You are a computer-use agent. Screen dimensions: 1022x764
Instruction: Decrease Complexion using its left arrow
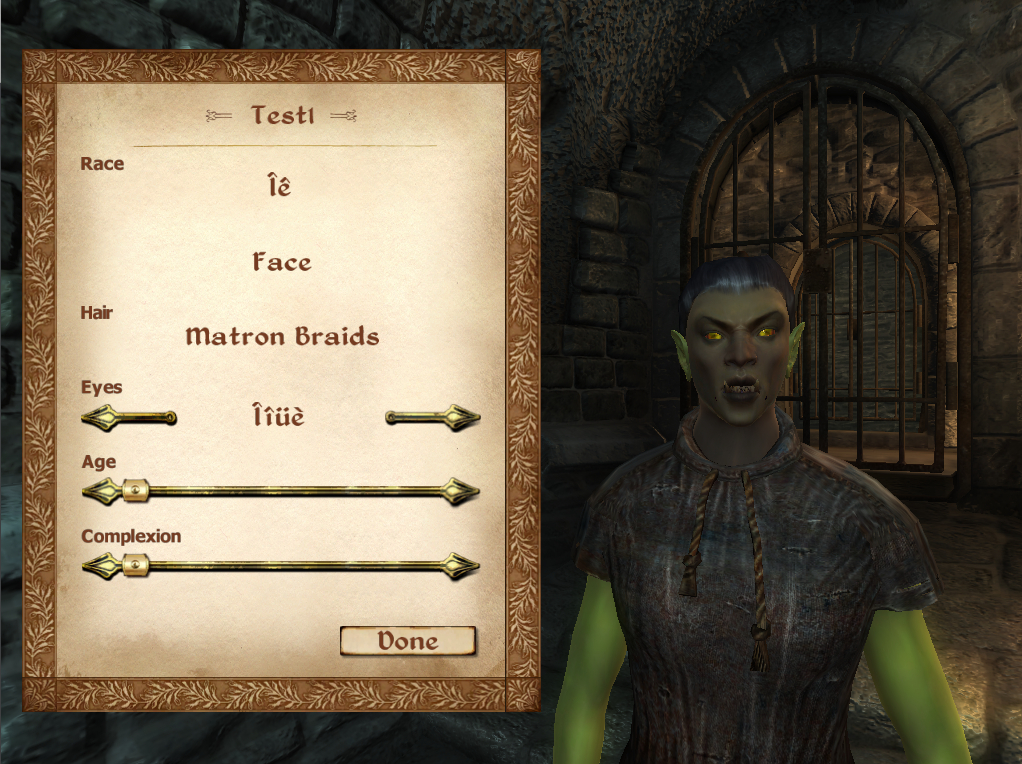point(98,566)
